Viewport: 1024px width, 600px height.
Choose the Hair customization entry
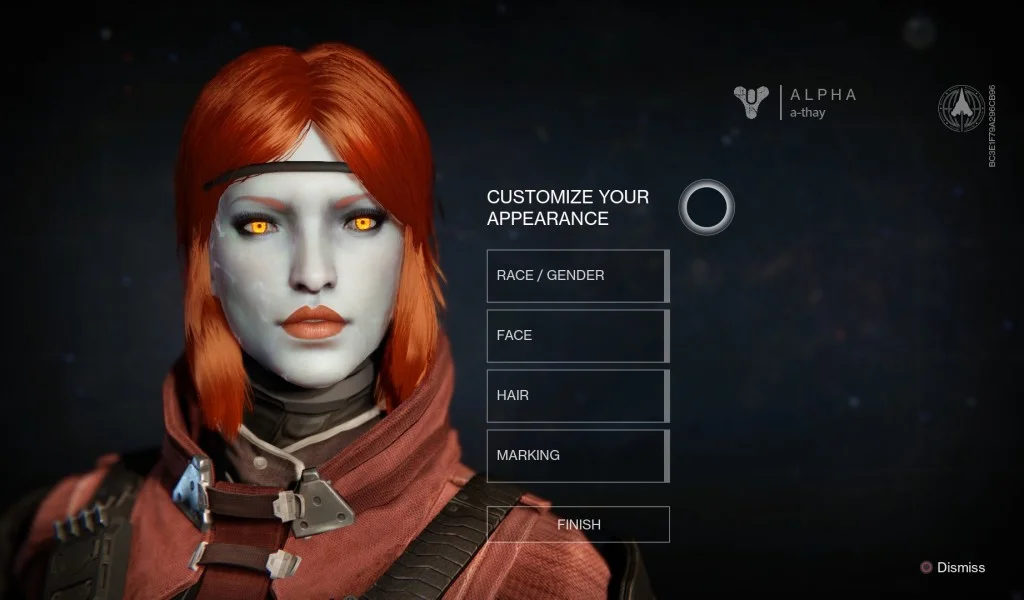tap(577, 395)
